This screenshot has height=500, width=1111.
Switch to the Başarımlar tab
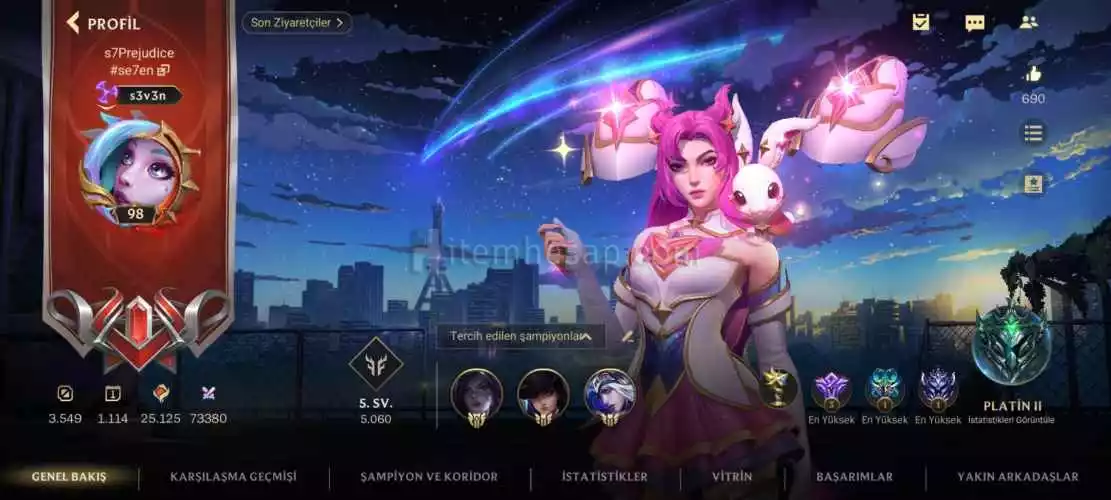[854, 477]
